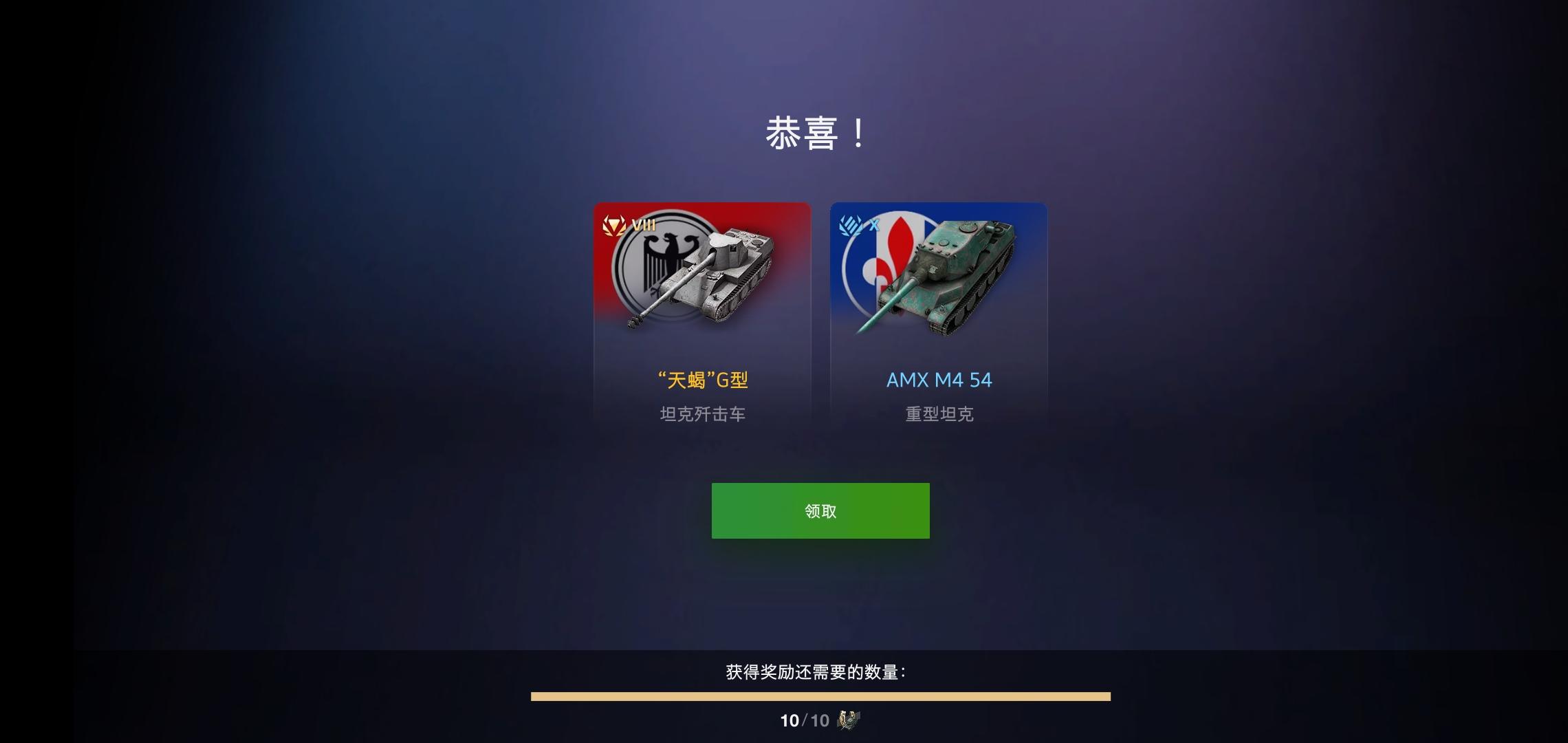Click the 重型坦克 vehicle type label
This screenshot has width=1568, height=743.
(939, 413)
